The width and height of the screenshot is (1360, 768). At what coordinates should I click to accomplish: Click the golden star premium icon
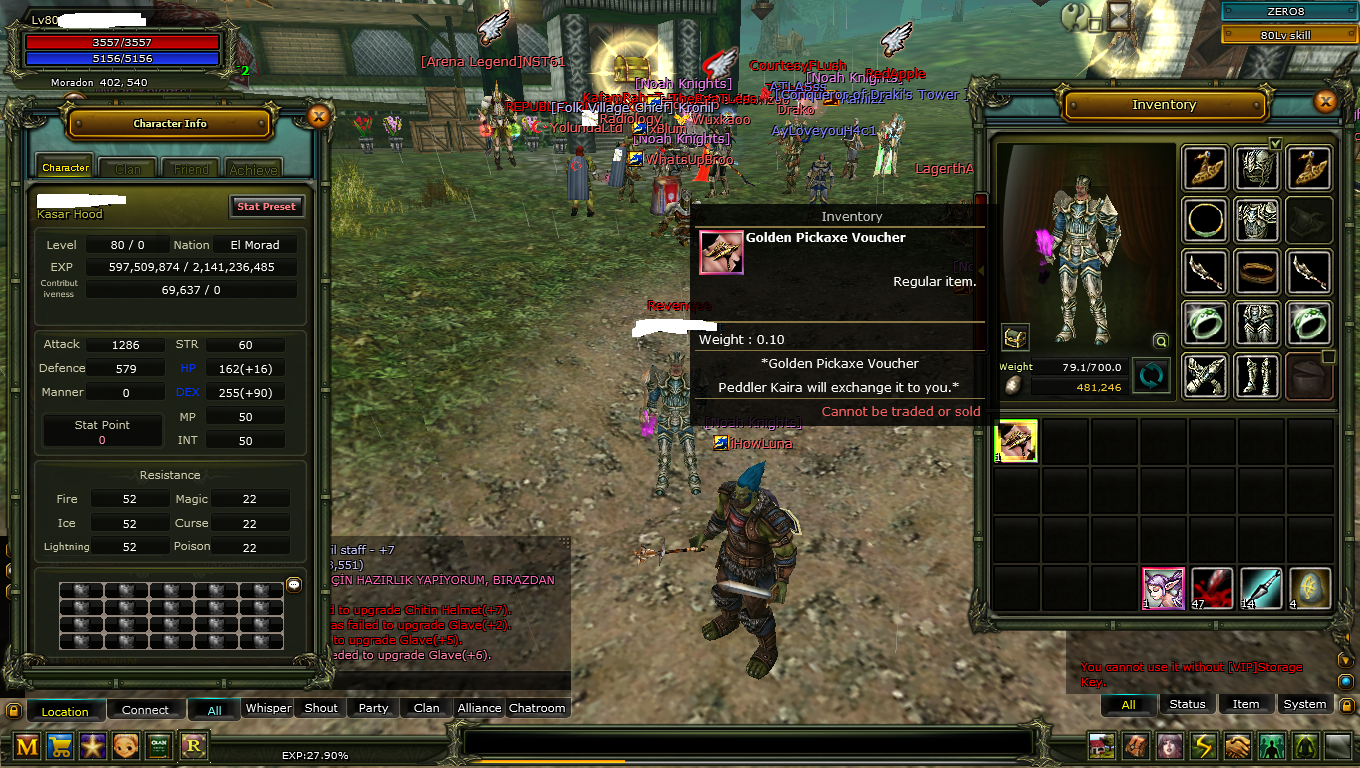[93, 747]
